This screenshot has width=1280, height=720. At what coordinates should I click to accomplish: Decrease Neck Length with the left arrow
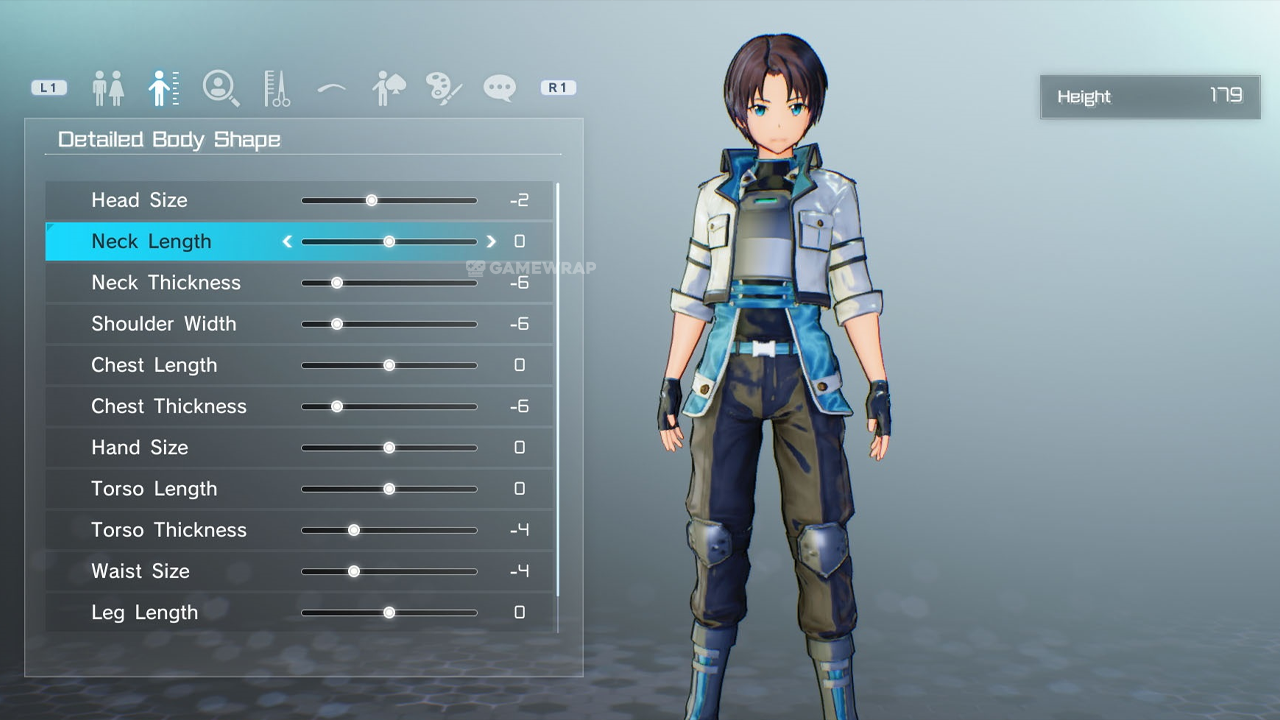click(x=287, y=241)
